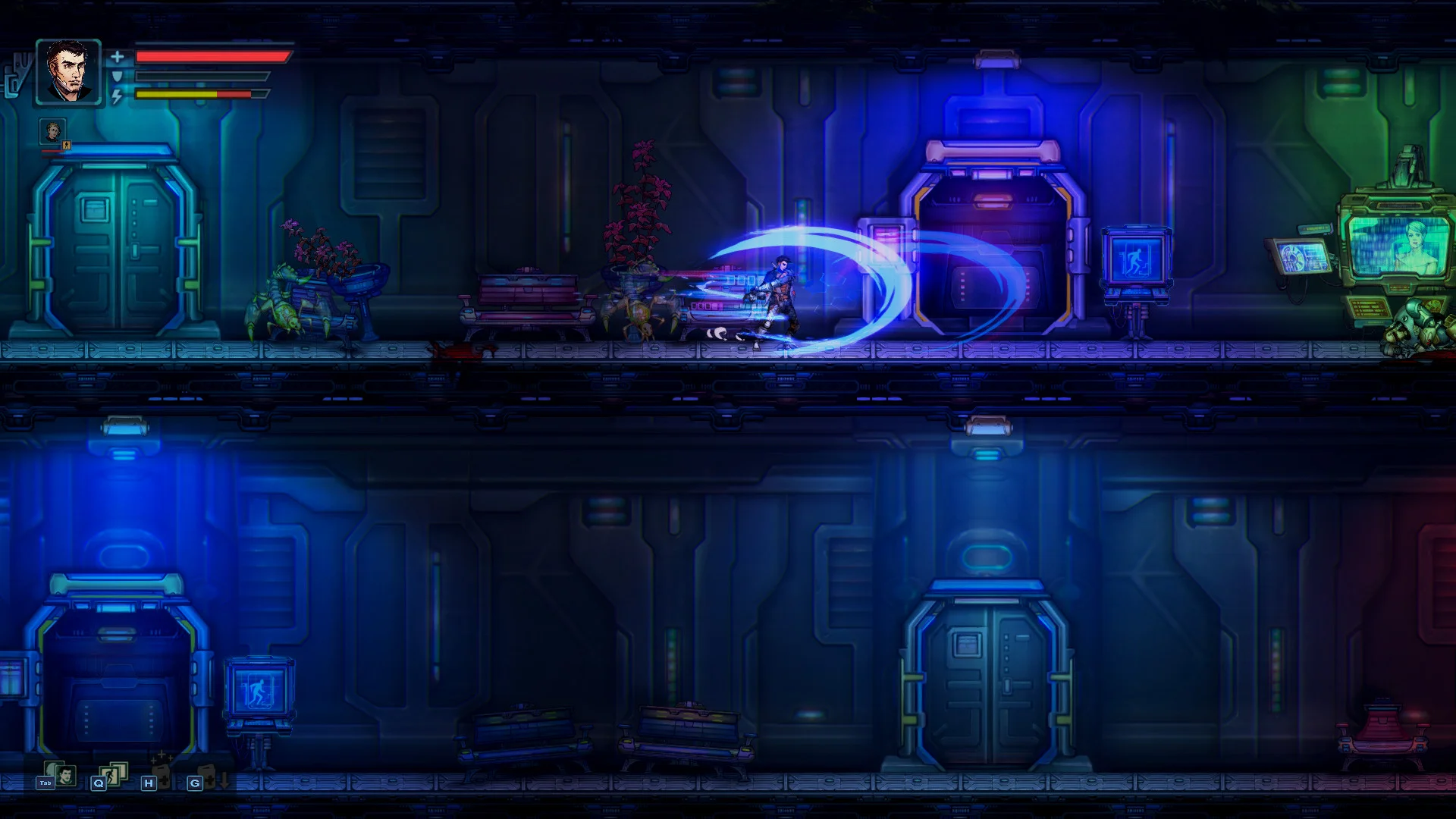This screenshot has width=1456, height=819.
Task: Toggle the yellow figure status badge under the companion
Action: coord(66,146)
